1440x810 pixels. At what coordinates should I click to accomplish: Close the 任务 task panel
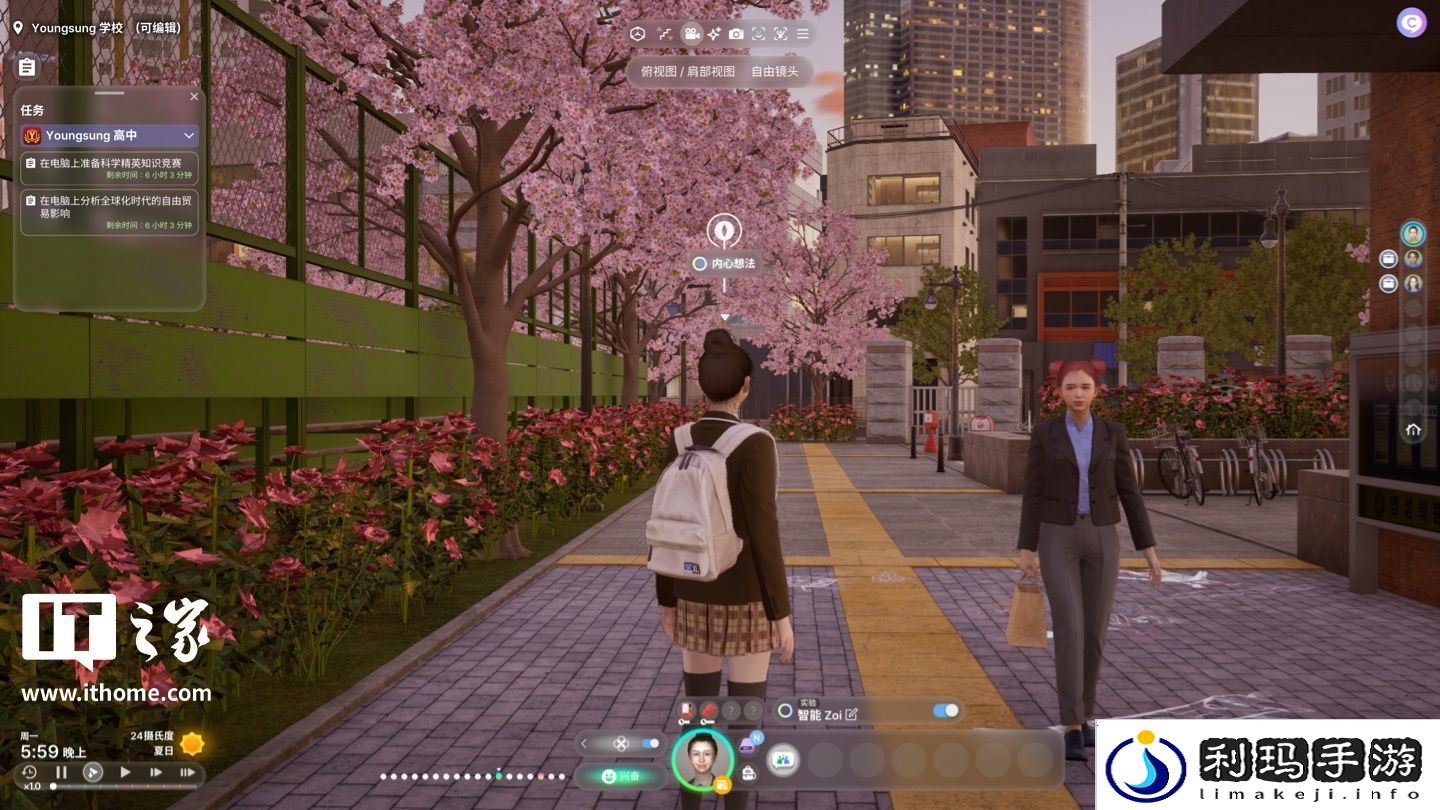(194, 97)
